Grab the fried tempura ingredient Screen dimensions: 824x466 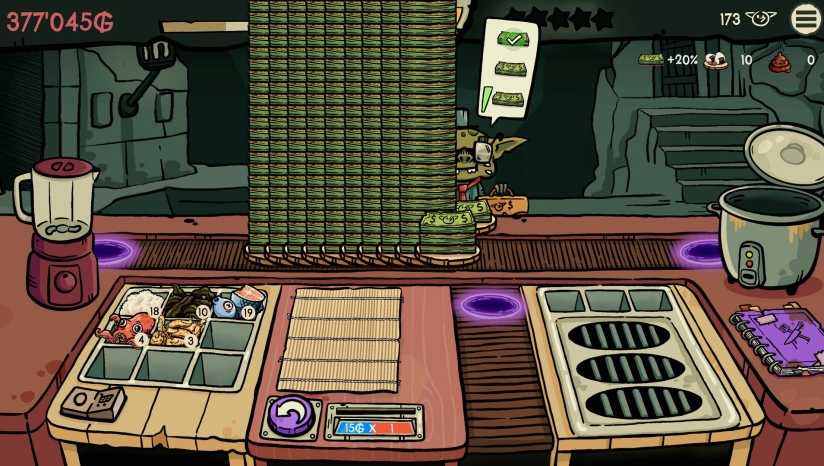pyautogui.click(x=179, y=330)
